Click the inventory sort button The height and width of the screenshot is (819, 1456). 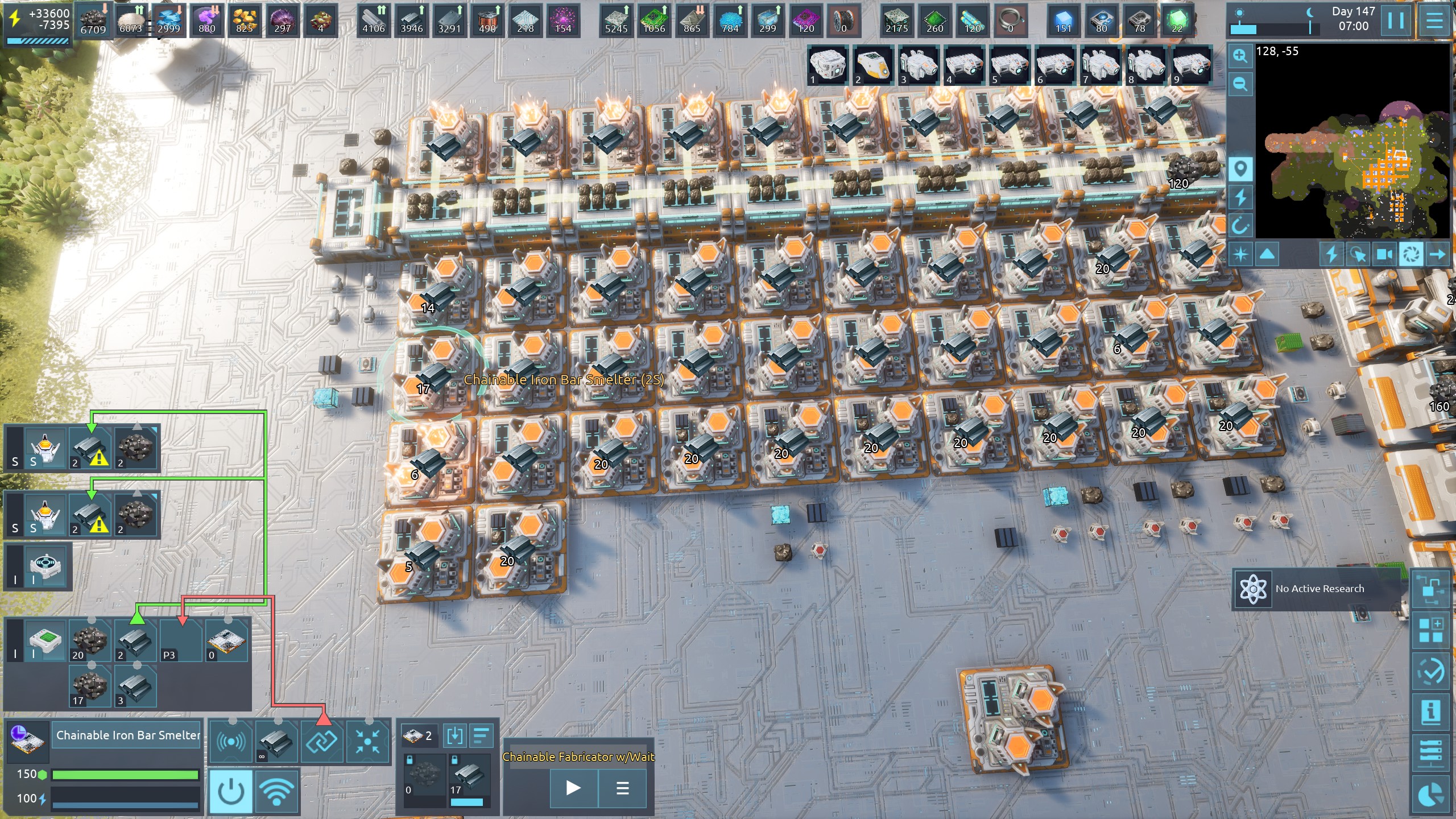pyautogui.click(x=481, y=735)
